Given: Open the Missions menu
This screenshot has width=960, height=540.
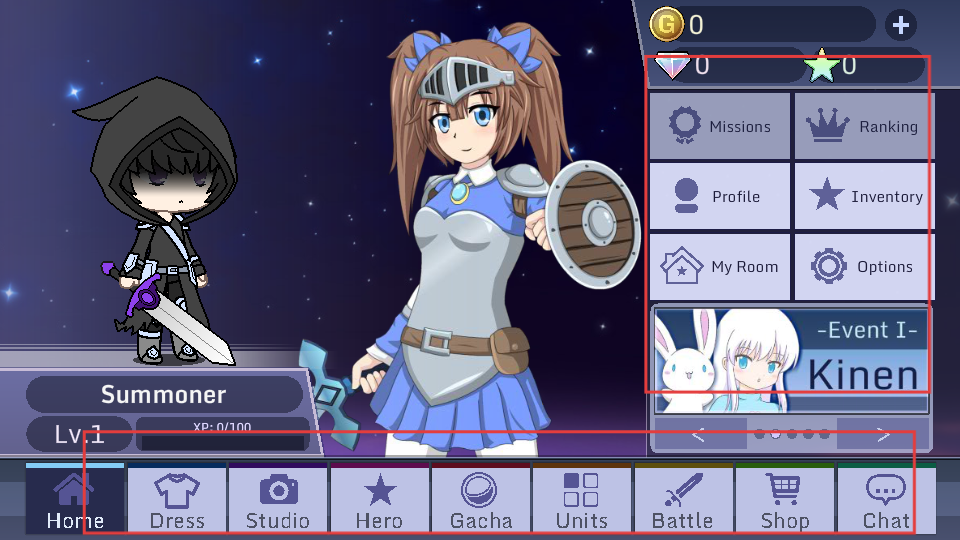Looking at the screenshot, I should pyautogui.click(x=720, y=127).
